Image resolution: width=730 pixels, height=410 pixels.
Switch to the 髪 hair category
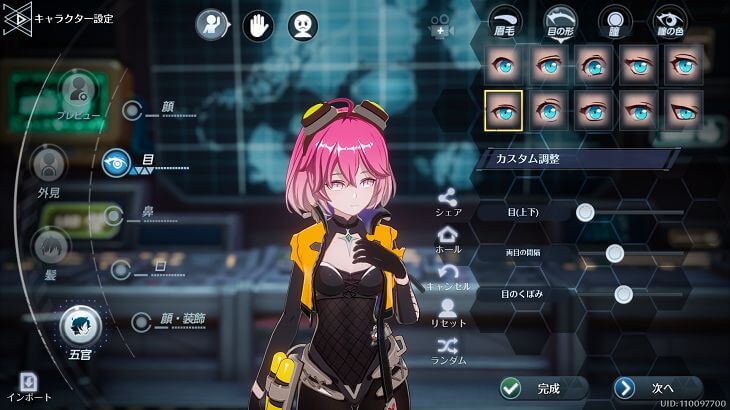[x=50, y=248]
